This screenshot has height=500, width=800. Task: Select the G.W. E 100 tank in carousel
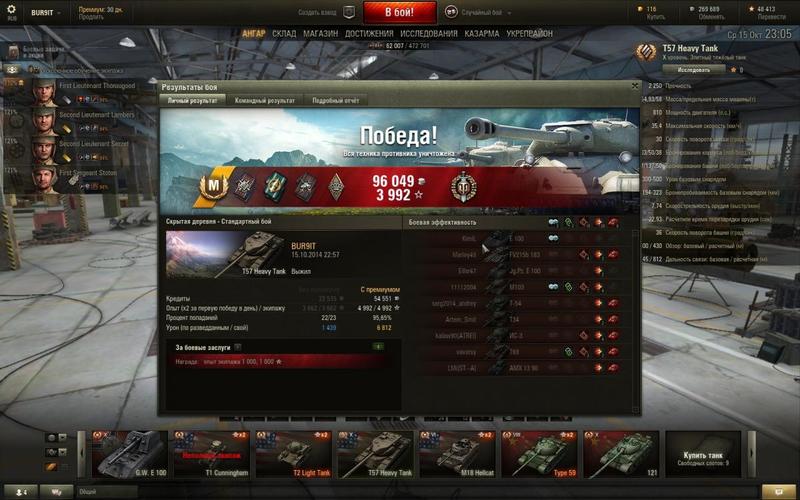pyautogui.click(x=129, y=455)
